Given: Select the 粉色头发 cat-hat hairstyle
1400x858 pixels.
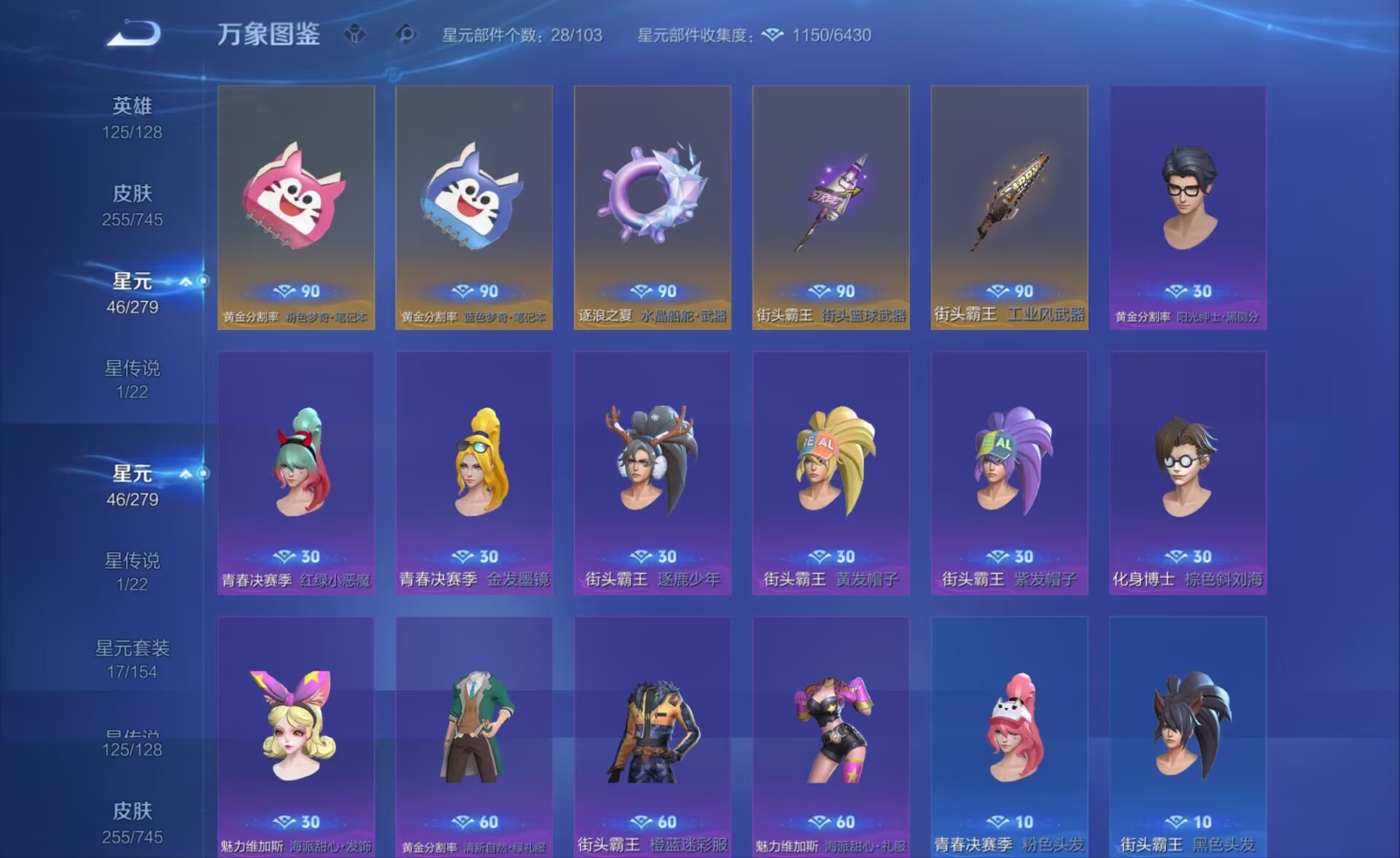Looking at the screenshot, I should click(x=1009, y=736).
